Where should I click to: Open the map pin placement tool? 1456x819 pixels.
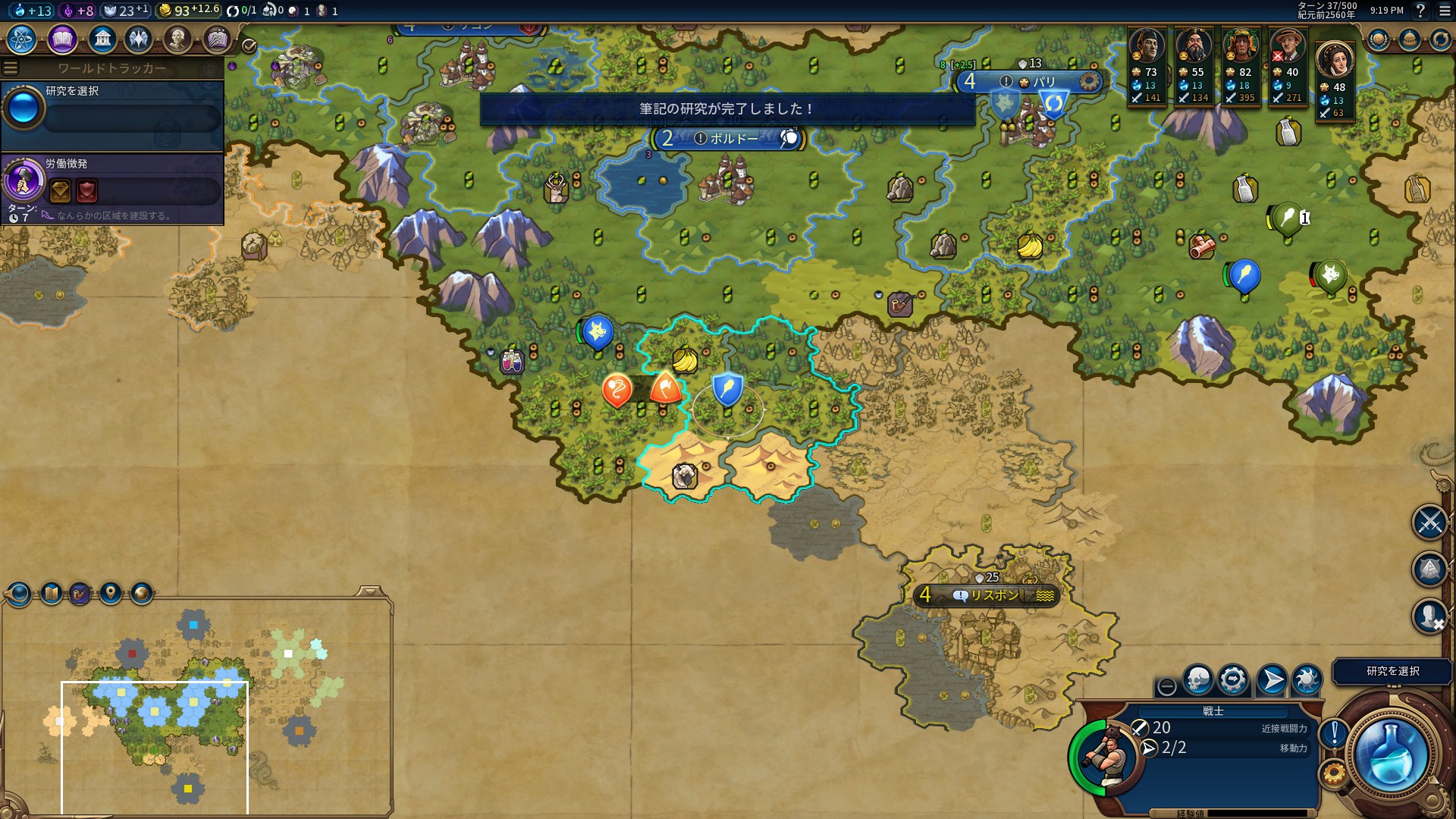111,593
